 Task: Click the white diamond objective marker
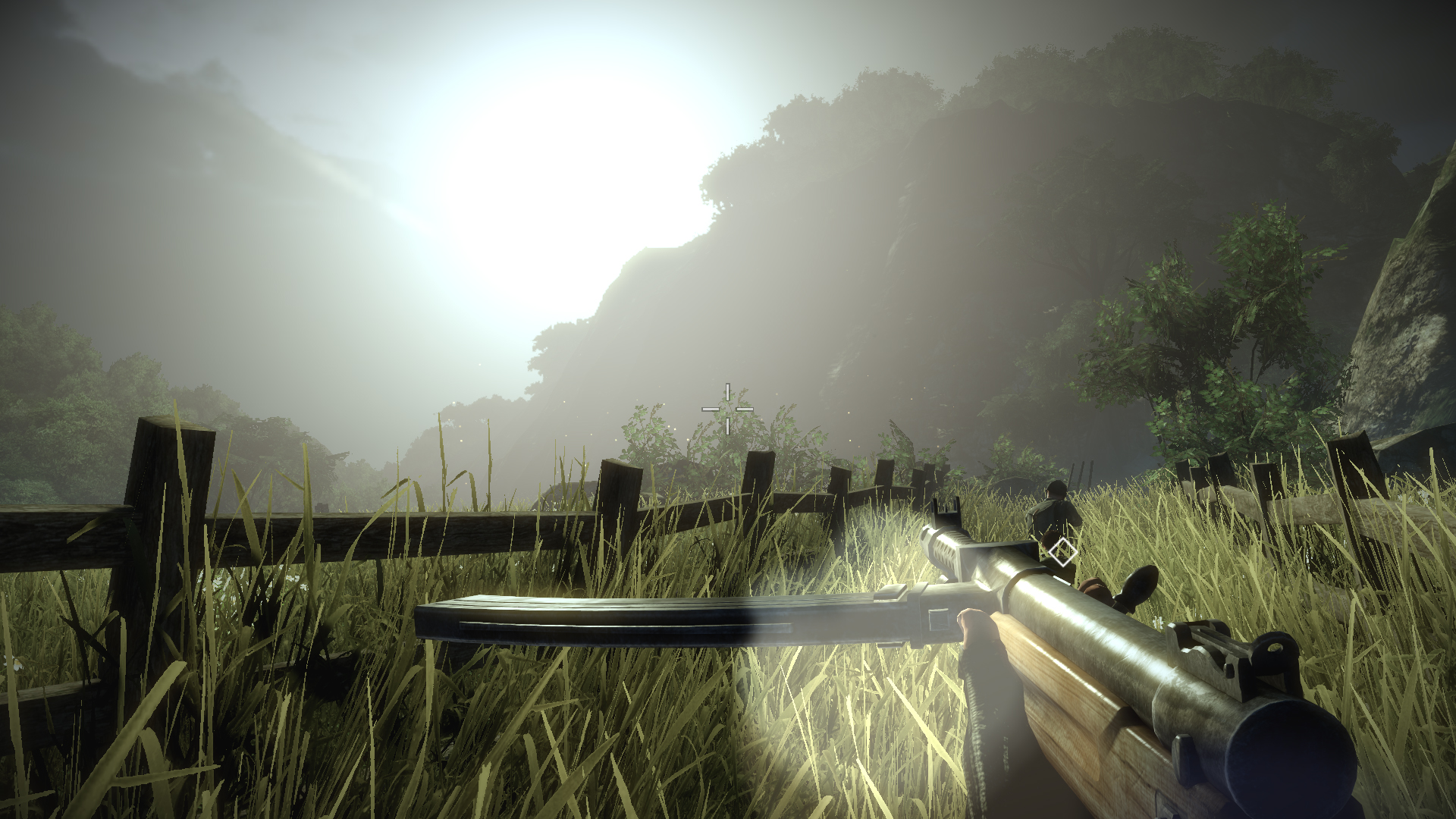(x=1062, y=551)
